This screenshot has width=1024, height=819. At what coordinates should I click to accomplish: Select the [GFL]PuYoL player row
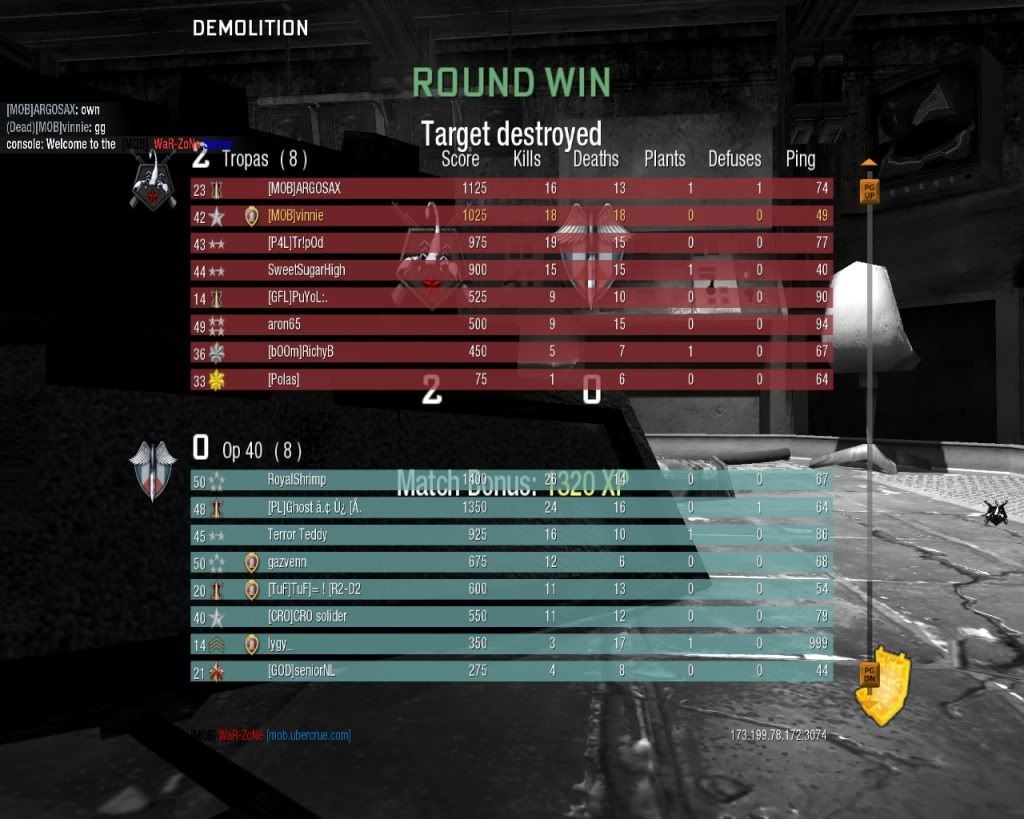point(510,298)
